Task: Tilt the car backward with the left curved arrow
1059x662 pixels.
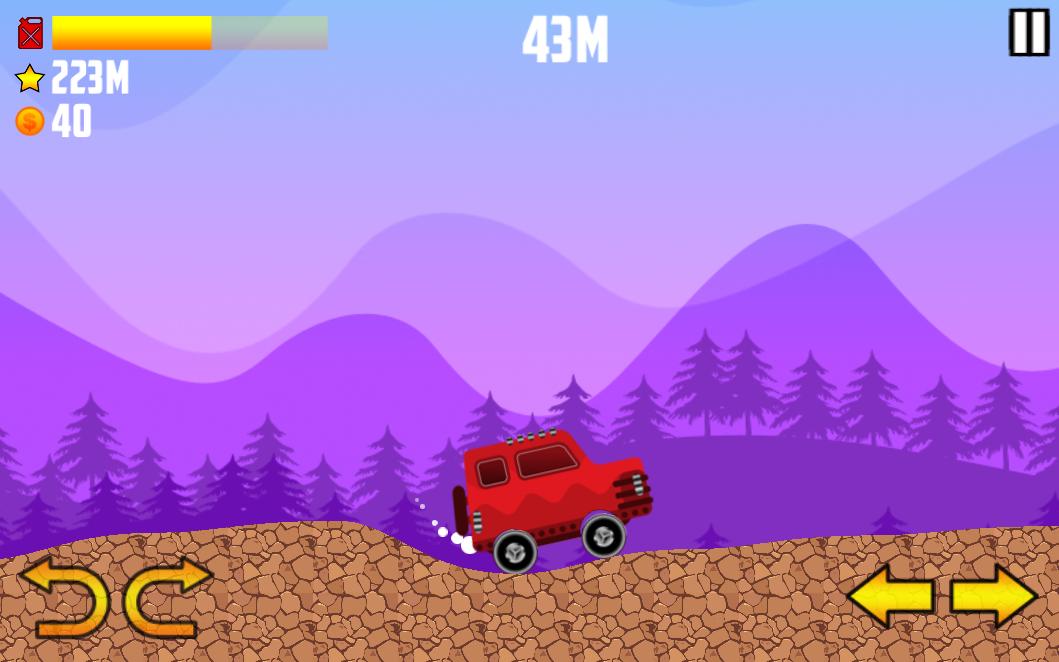Action: point(65,597)
